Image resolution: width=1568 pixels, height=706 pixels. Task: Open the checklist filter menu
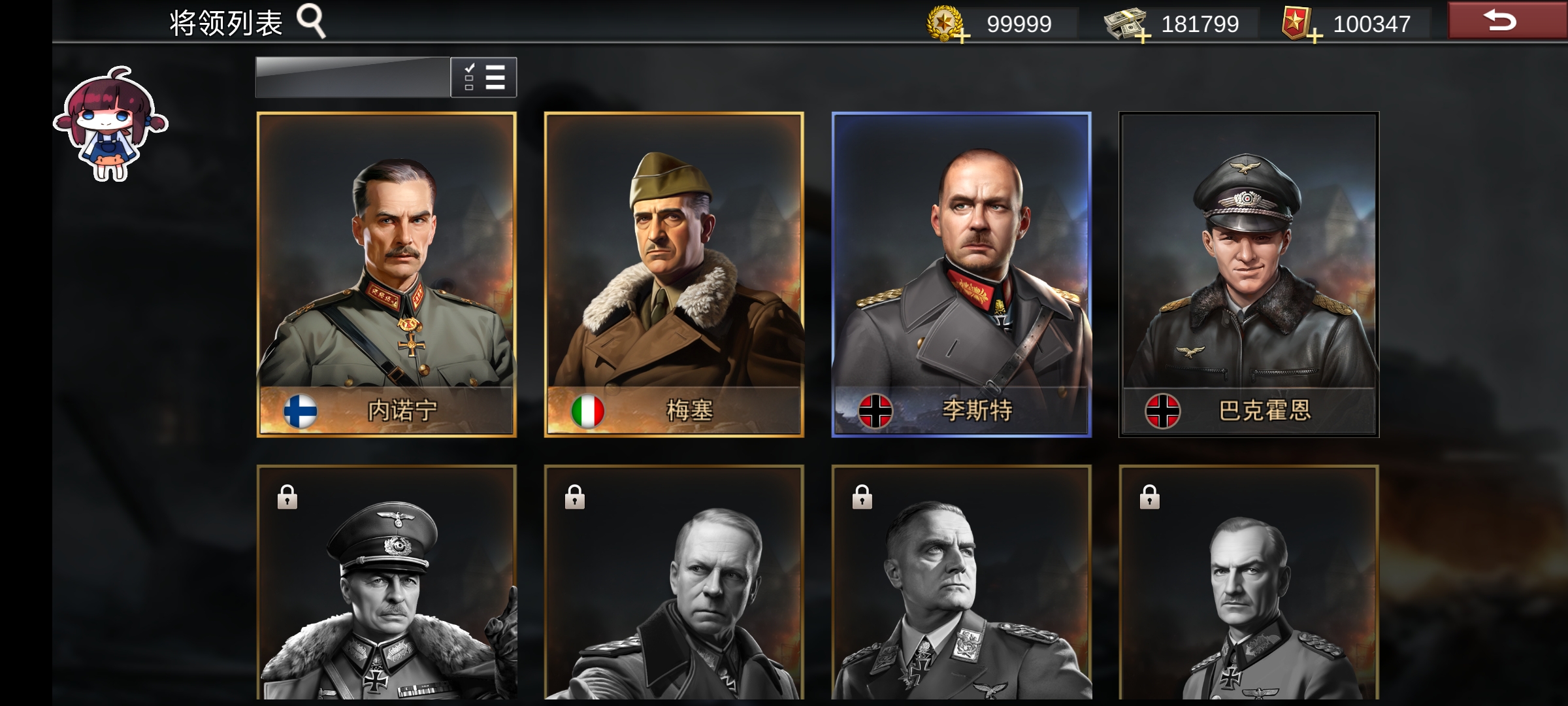(x=483, y=77)
